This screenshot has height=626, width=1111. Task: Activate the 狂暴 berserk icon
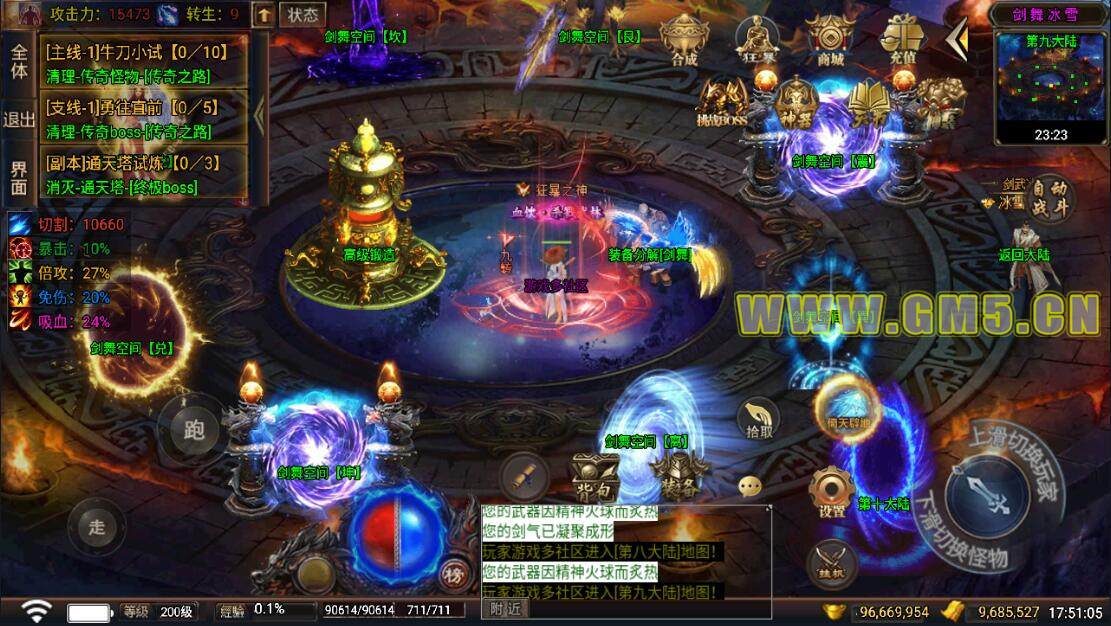(x=757, y=41)
